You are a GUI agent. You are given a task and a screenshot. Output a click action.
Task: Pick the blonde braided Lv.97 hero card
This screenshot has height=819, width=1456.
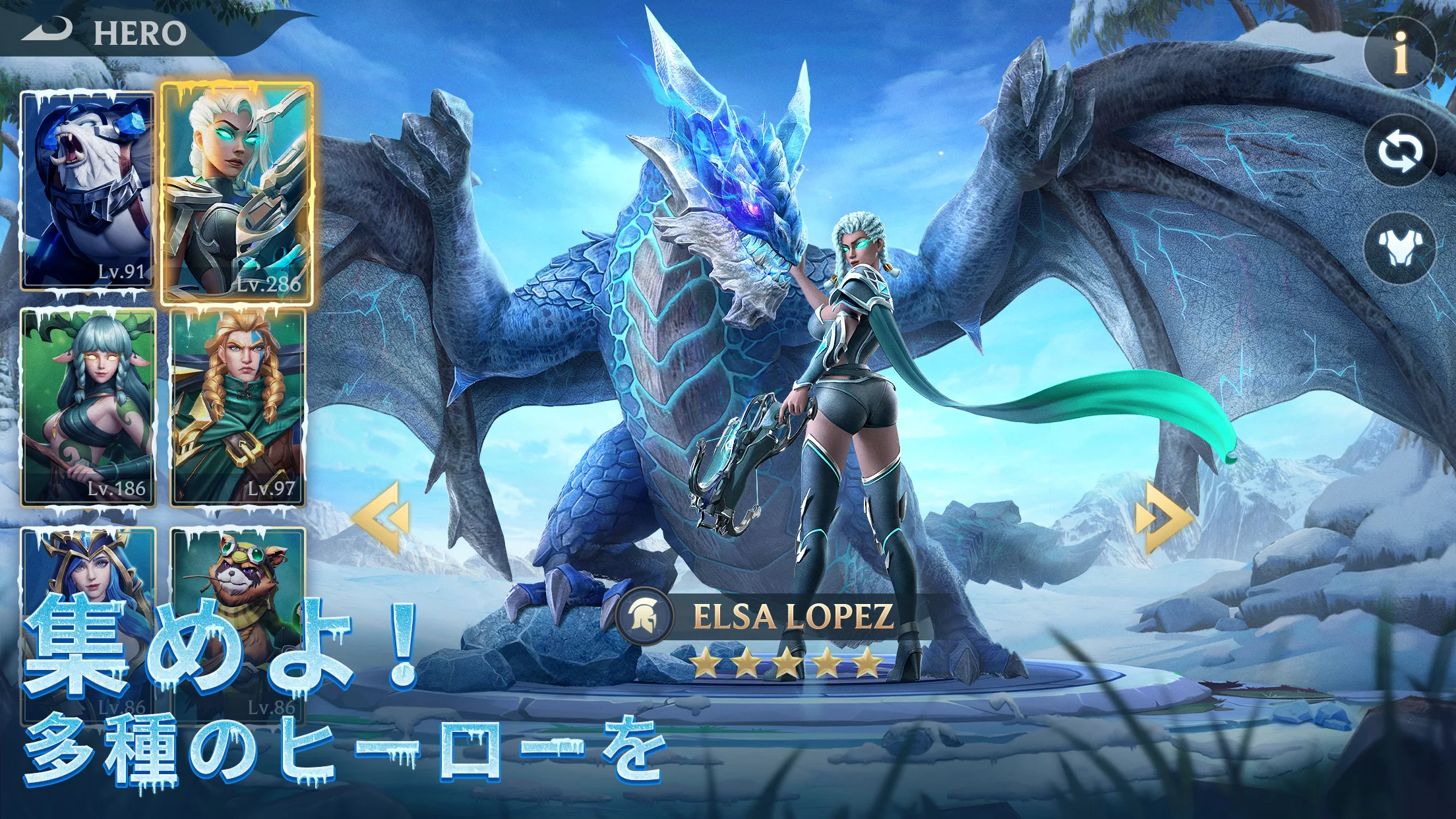[238, 408]
